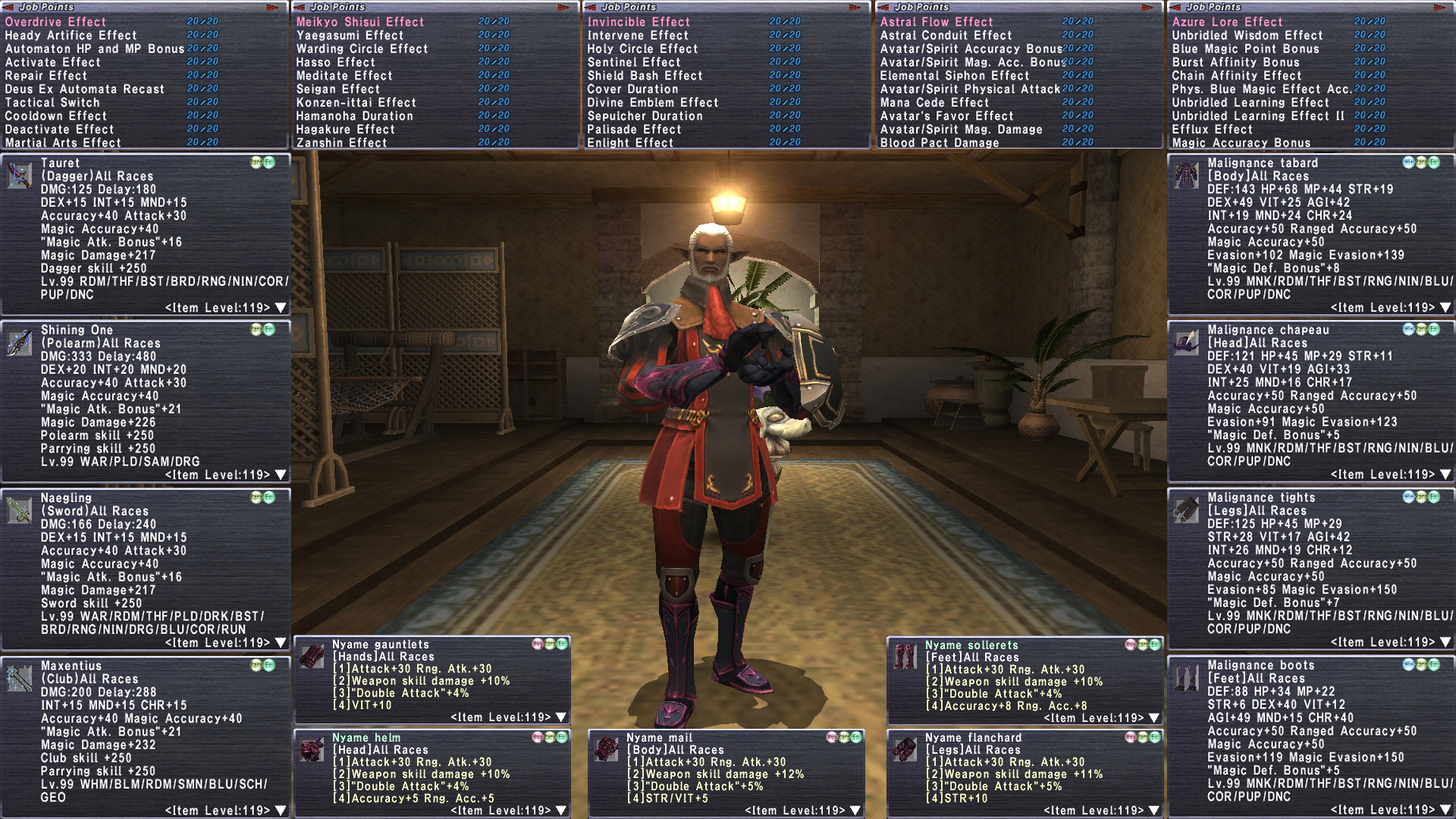Expand the Malignance boots item level arrow
The height and width of the screenshot is (819, 1456).
(1445, 810)
